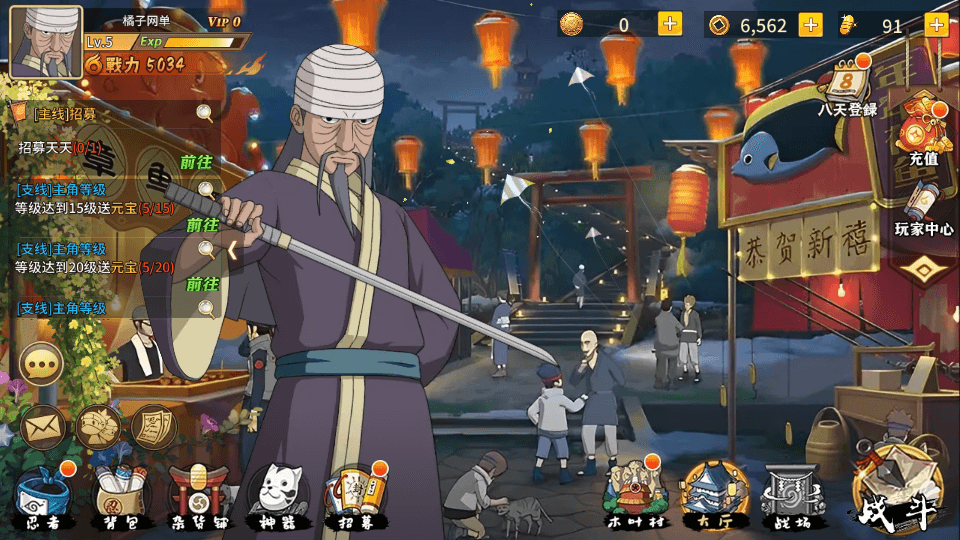Open the scroll documents icon
This screenshot has width=960, height=540.
pyautogui.click(x=153, y=427)
